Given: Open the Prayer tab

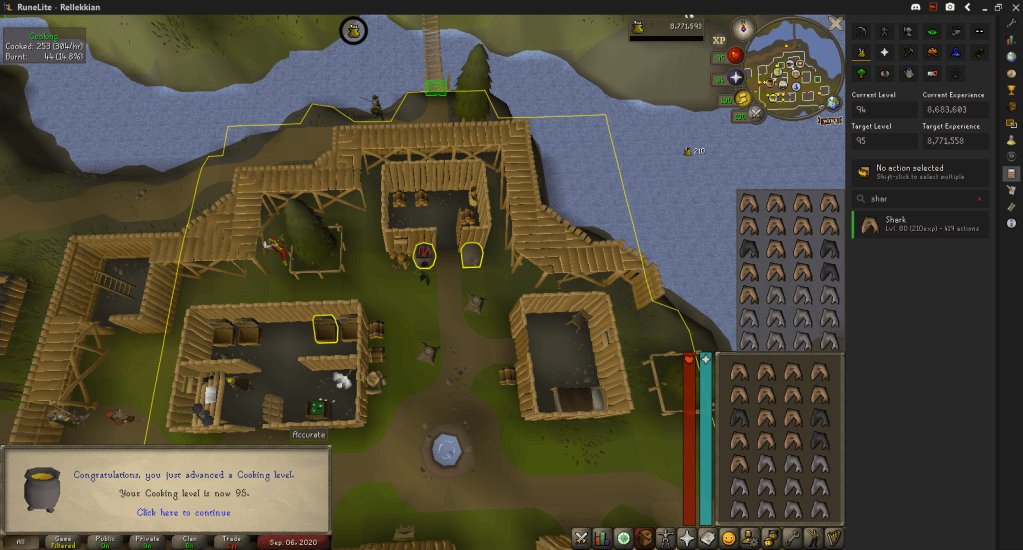Looking at the screenshot, I should 687,537.
